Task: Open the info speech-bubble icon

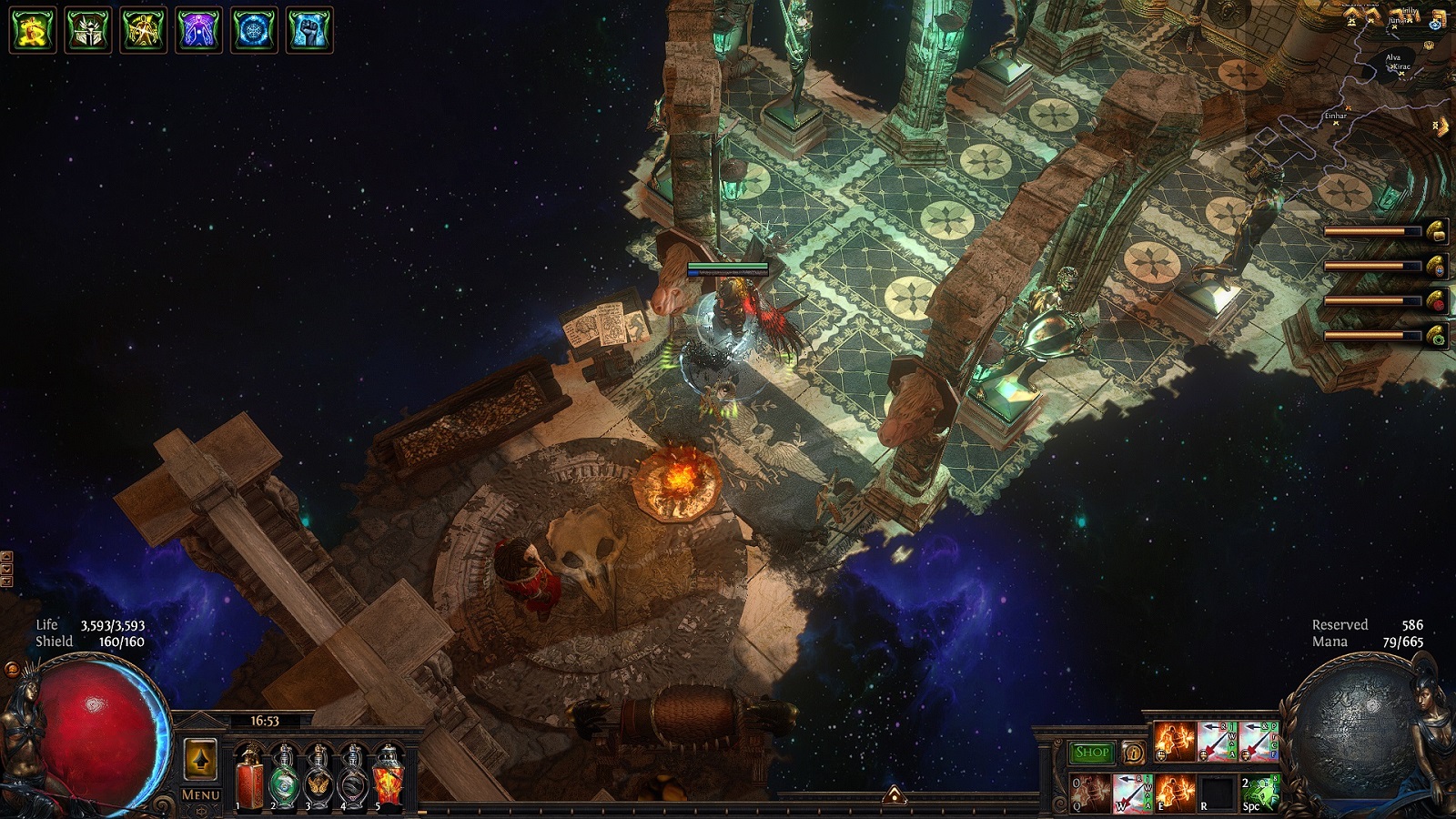Action: [x=1134, y=753]
